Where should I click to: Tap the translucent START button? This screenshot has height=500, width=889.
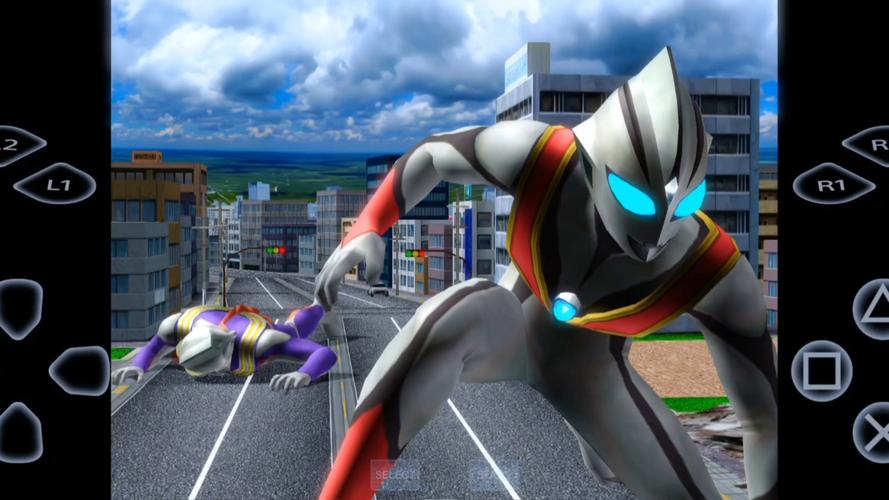tap(494, 474)
